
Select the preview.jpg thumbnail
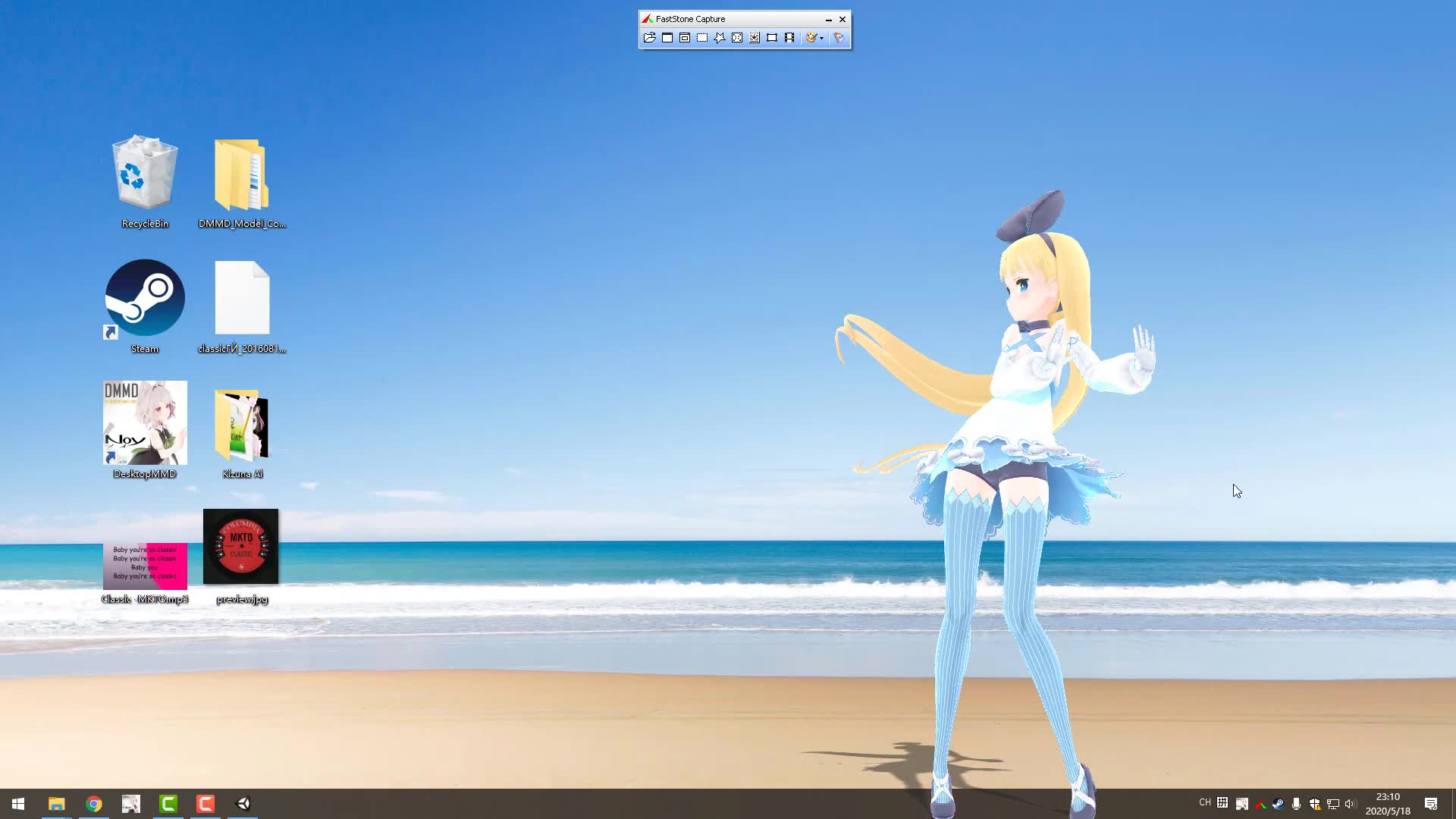[240, 546]
